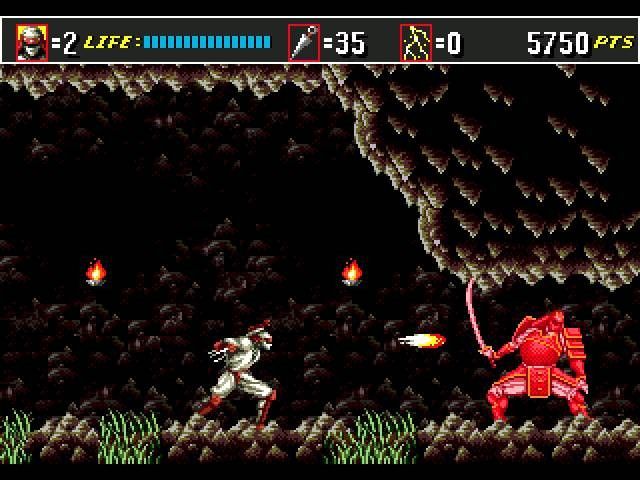Image resolution: width=640 pixels, height=480 pixels.
Task: Click the ninja portrait lives icon
Action: 32,43
